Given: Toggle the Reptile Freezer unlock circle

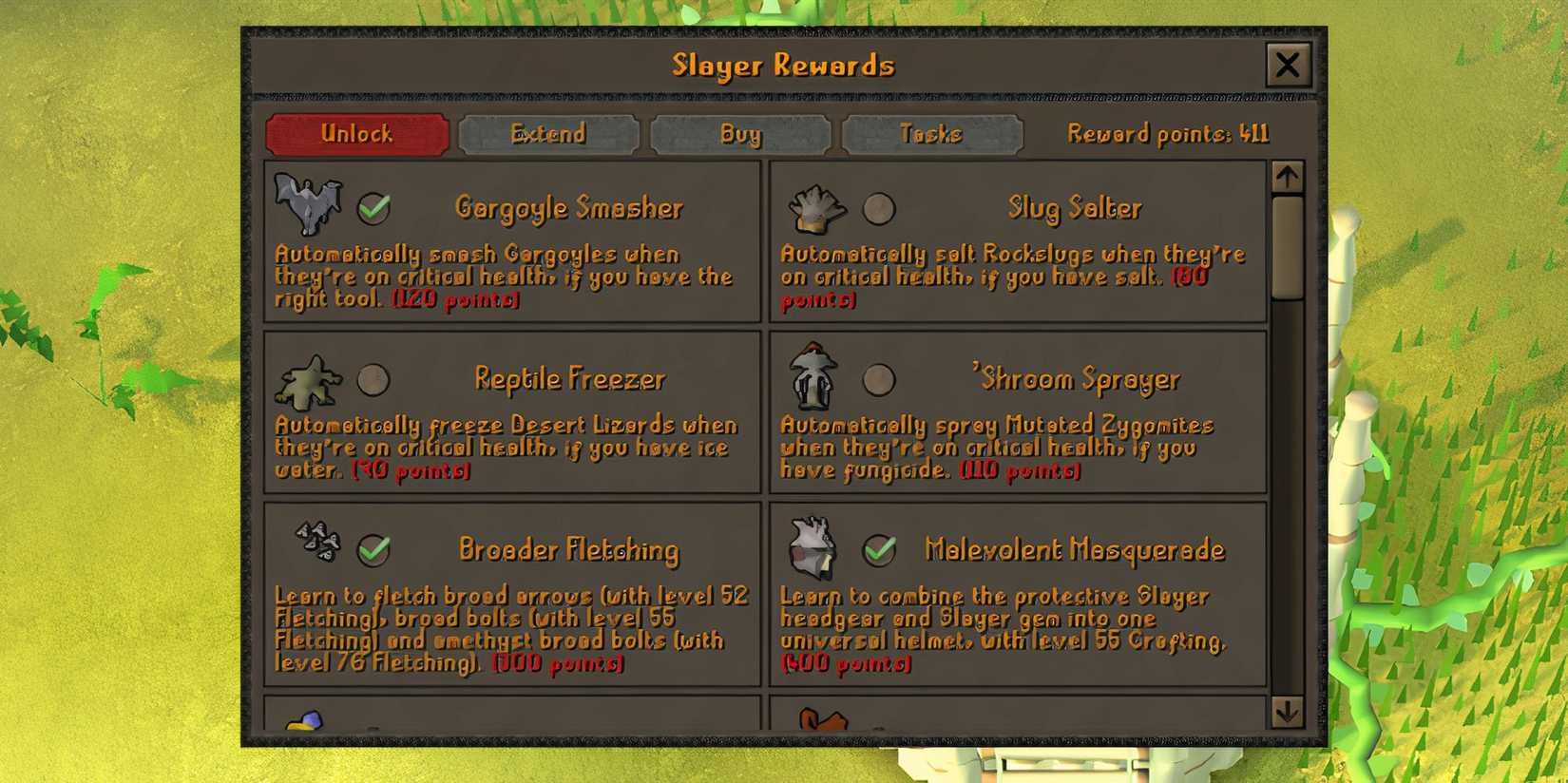Looking at the screenshot, I should click(x=373, y=380).
